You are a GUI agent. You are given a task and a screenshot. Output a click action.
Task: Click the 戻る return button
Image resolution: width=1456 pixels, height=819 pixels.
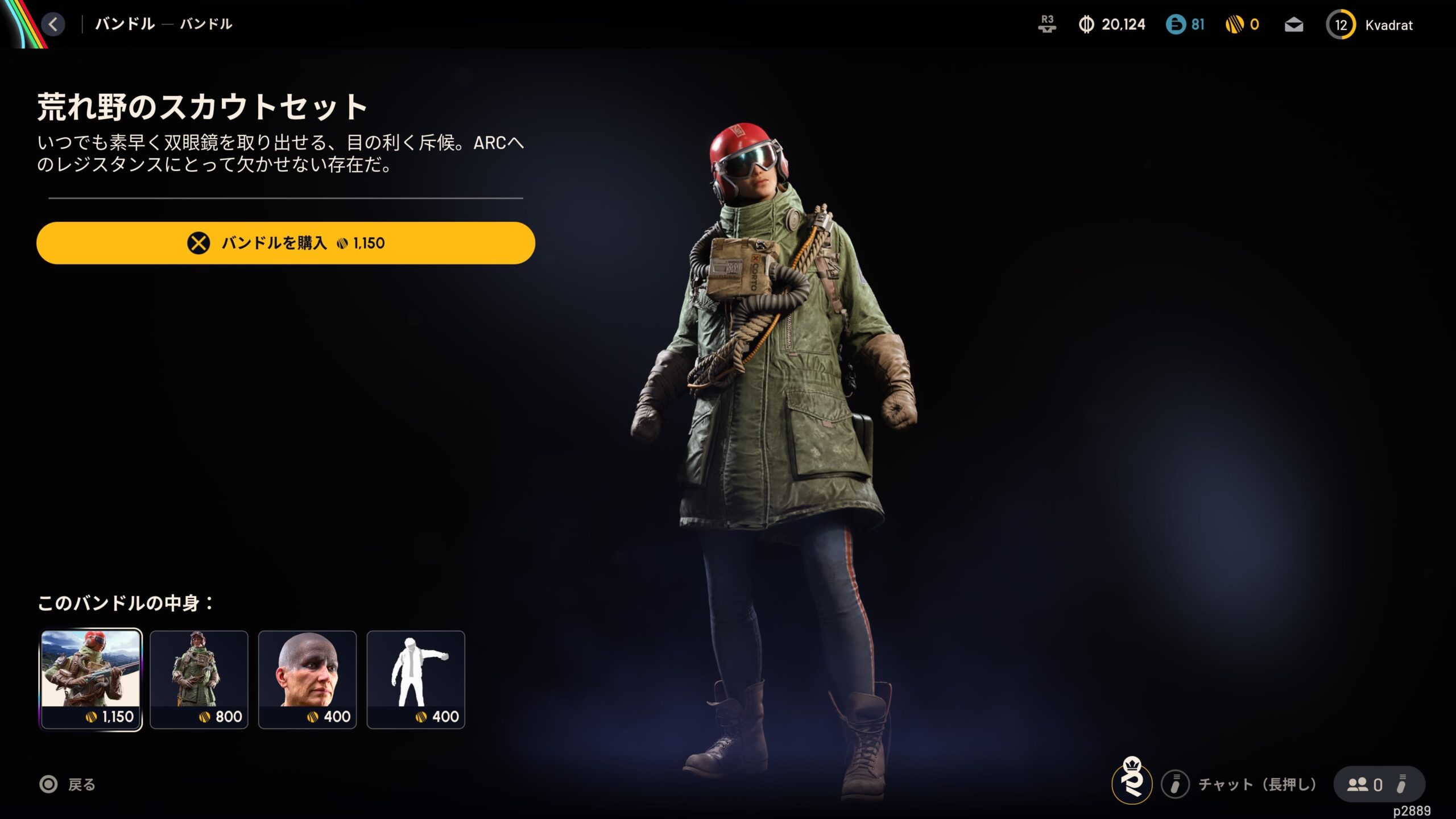coord(68,785)
